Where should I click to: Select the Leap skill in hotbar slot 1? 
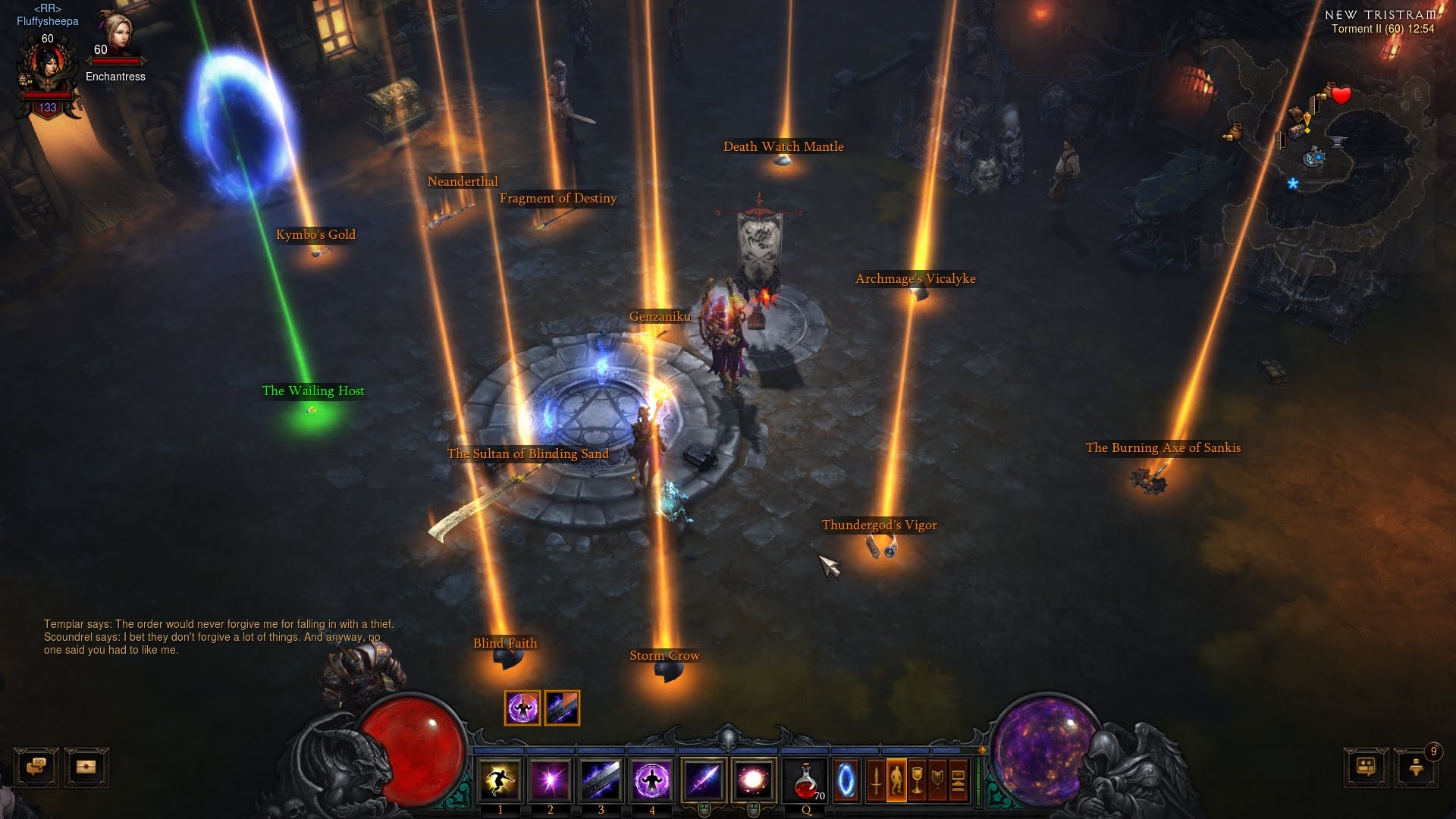tap(500, 780)
